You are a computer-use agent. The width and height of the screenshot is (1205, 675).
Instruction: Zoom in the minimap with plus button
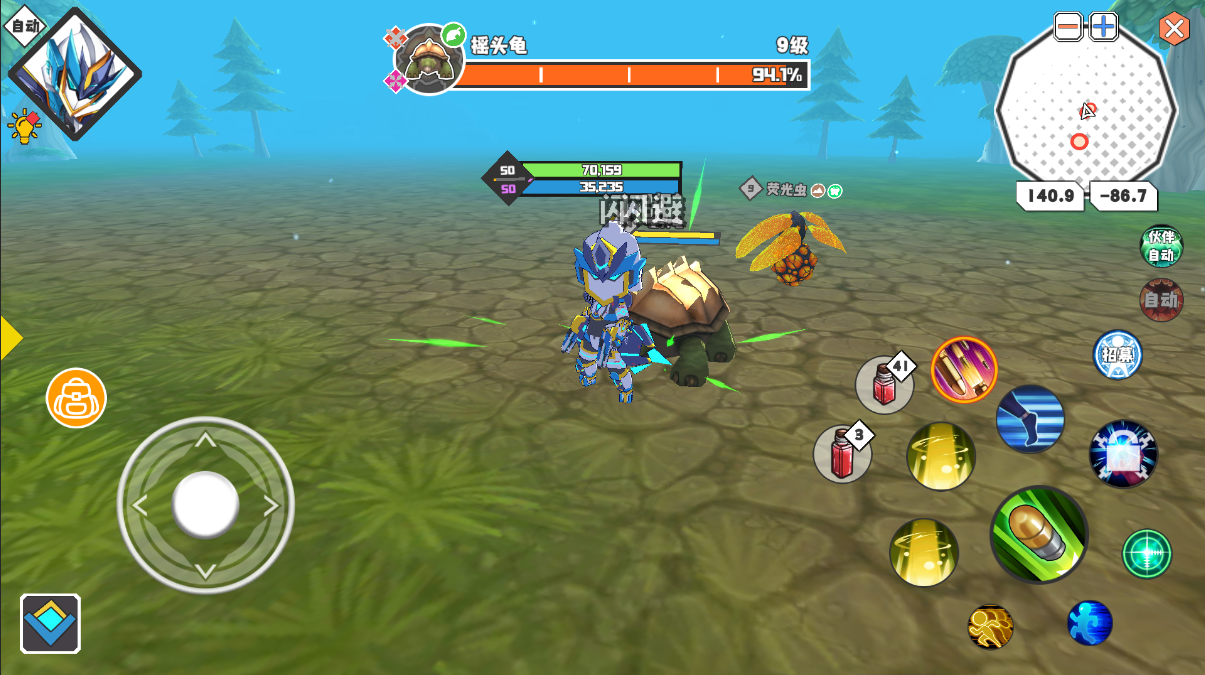(x=1103, y=27)
